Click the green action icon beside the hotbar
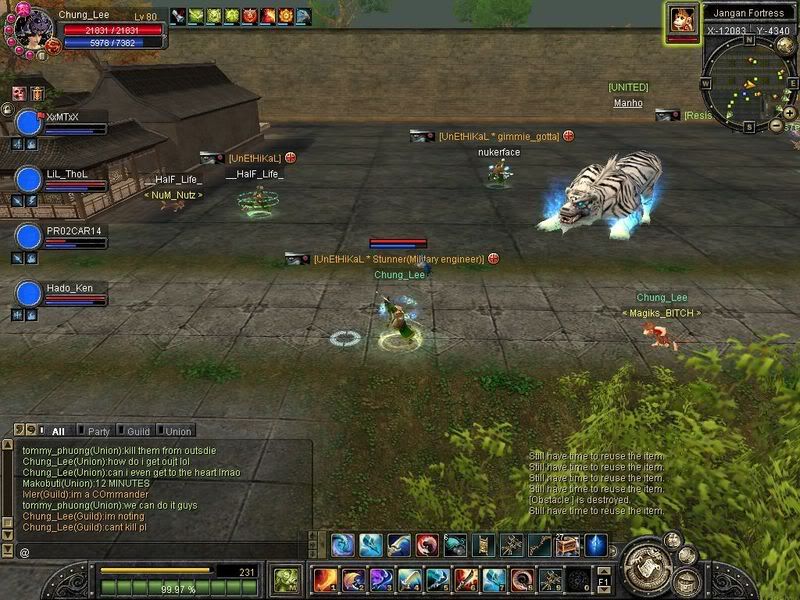800x600 pixels. tap(286, 579)
